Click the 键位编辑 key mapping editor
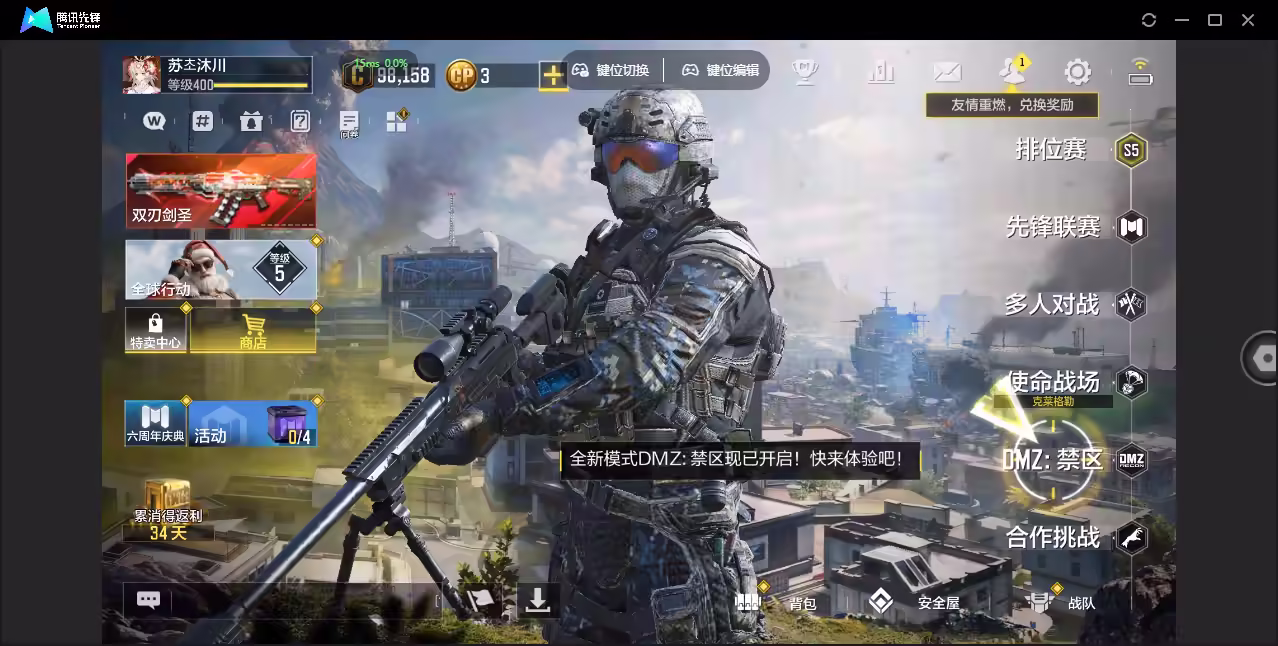 point(720,70)
